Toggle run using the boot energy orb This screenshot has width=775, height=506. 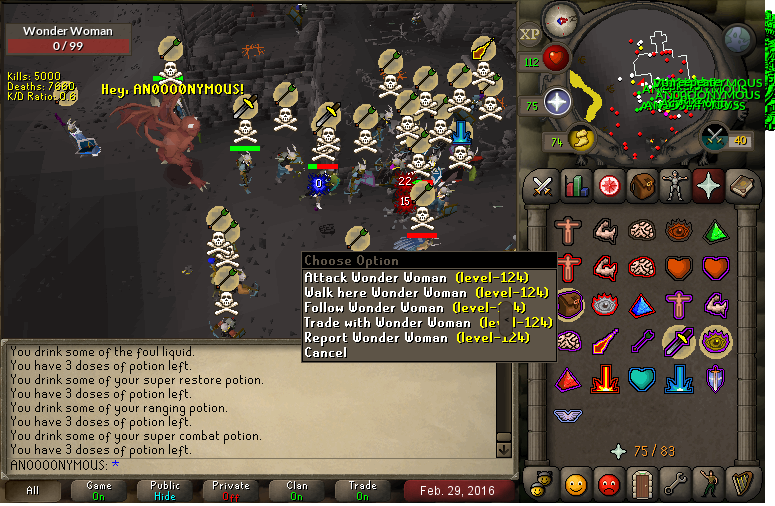pos(580,137)
